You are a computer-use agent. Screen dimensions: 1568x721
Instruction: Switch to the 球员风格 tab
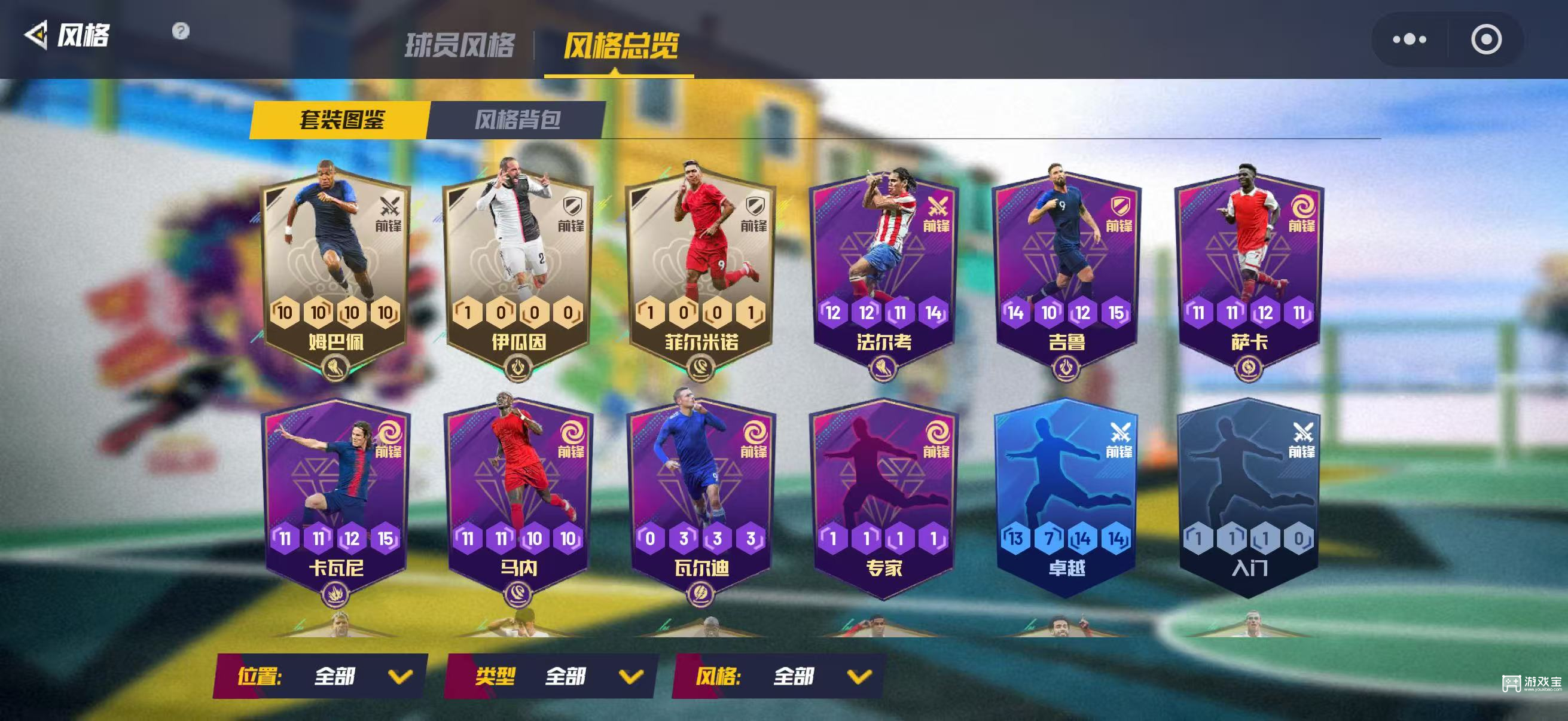point(459,45)
